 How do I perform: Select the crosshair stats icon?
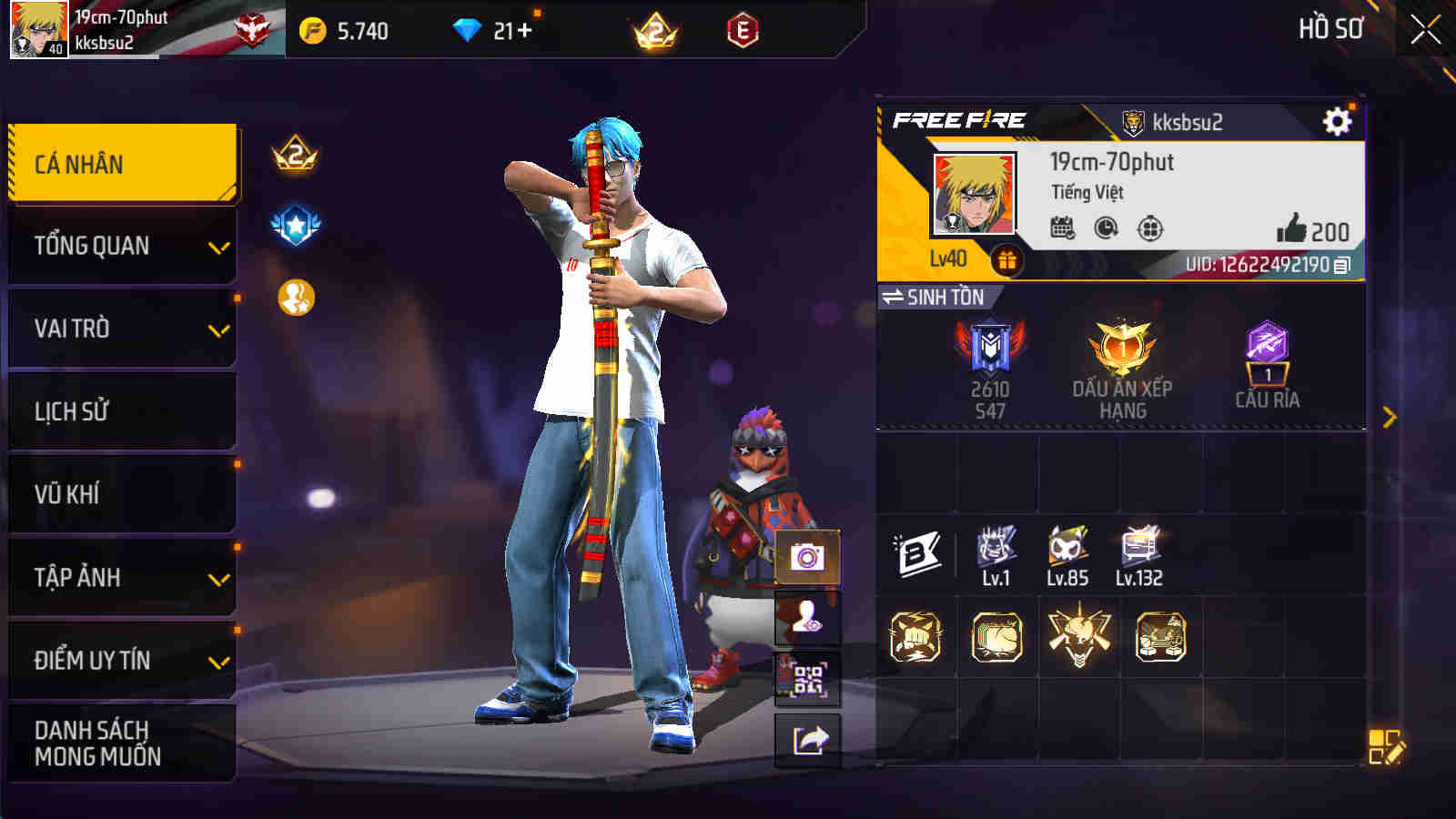tap(1148, 229)
